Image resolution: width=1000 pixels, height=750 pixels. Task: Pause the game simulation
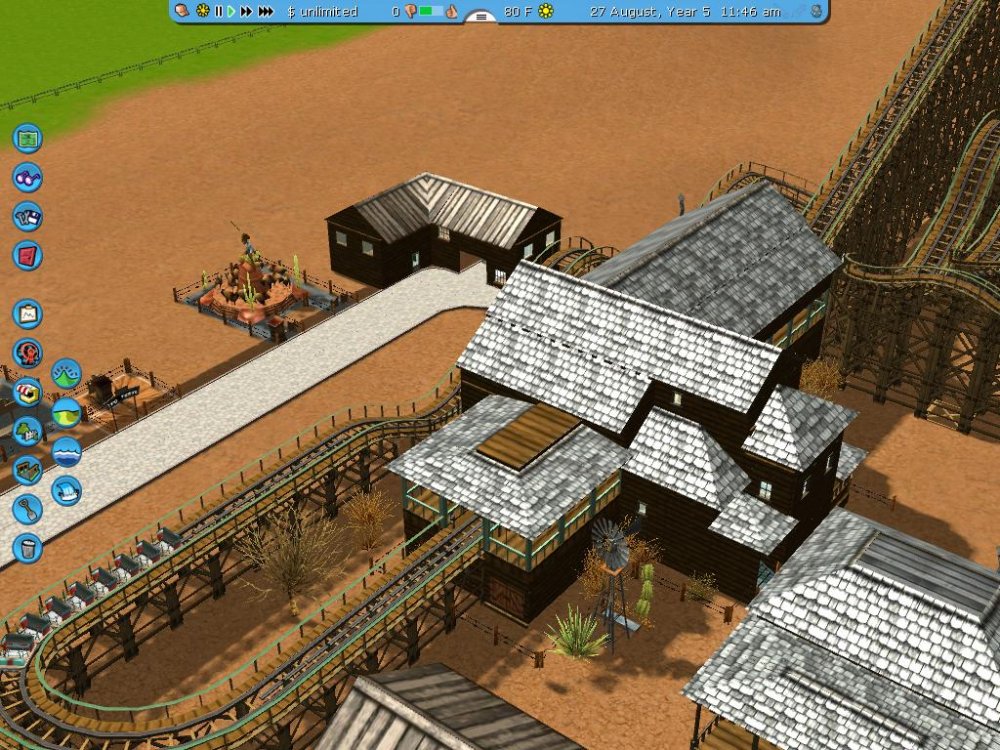218,11
